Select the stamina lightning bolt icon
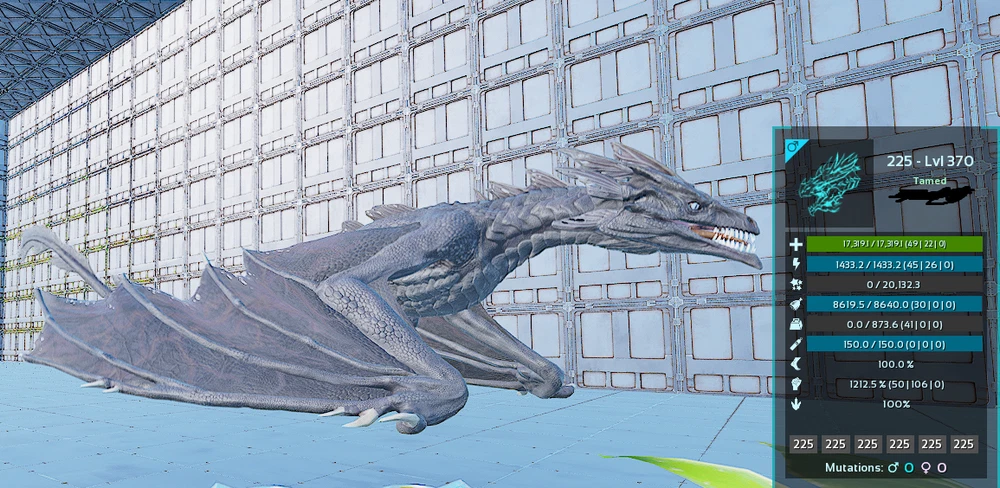 [796, 264]
